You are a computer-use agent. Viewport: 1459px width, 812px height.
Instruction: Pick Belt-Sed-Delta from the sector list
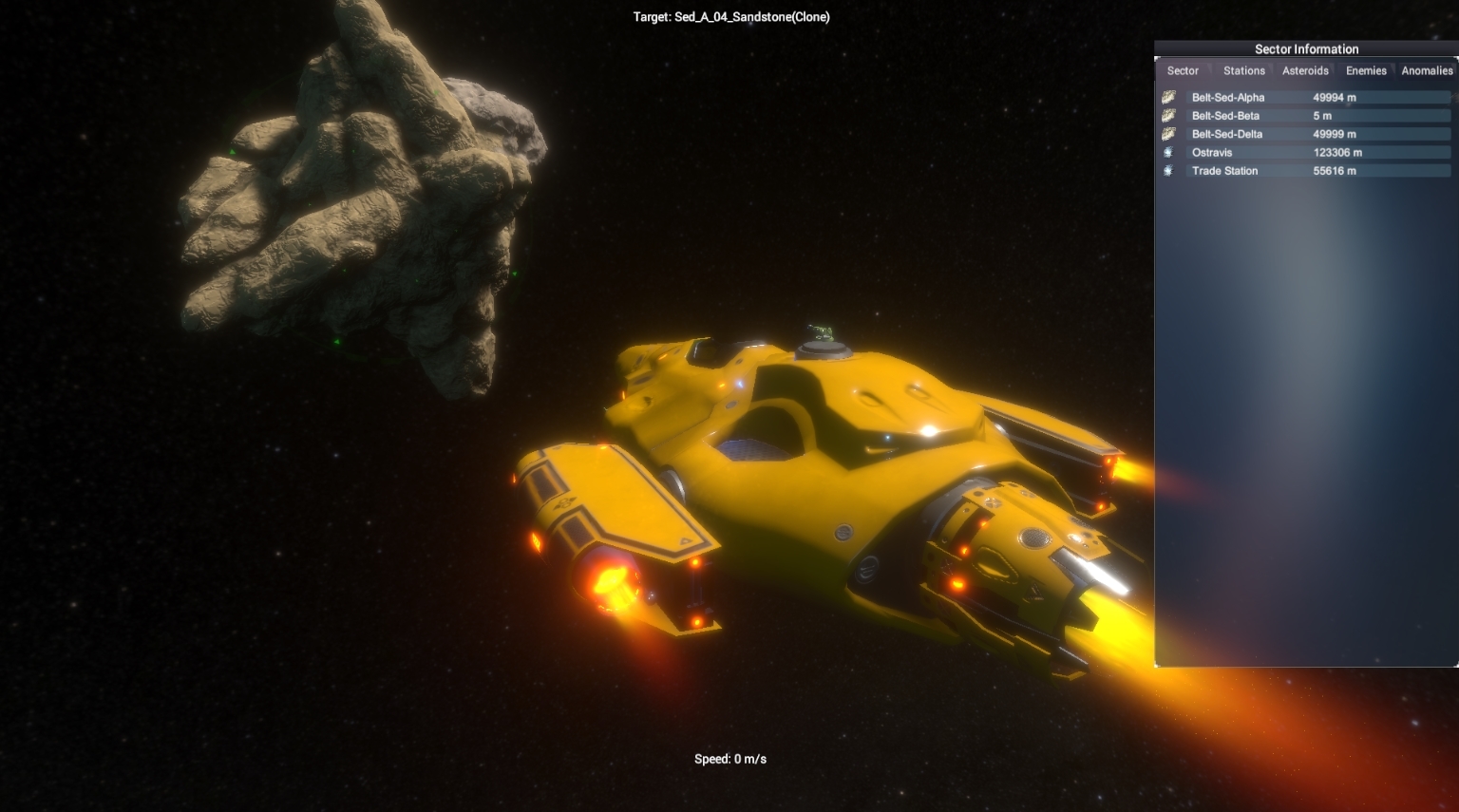point(1305,134)
